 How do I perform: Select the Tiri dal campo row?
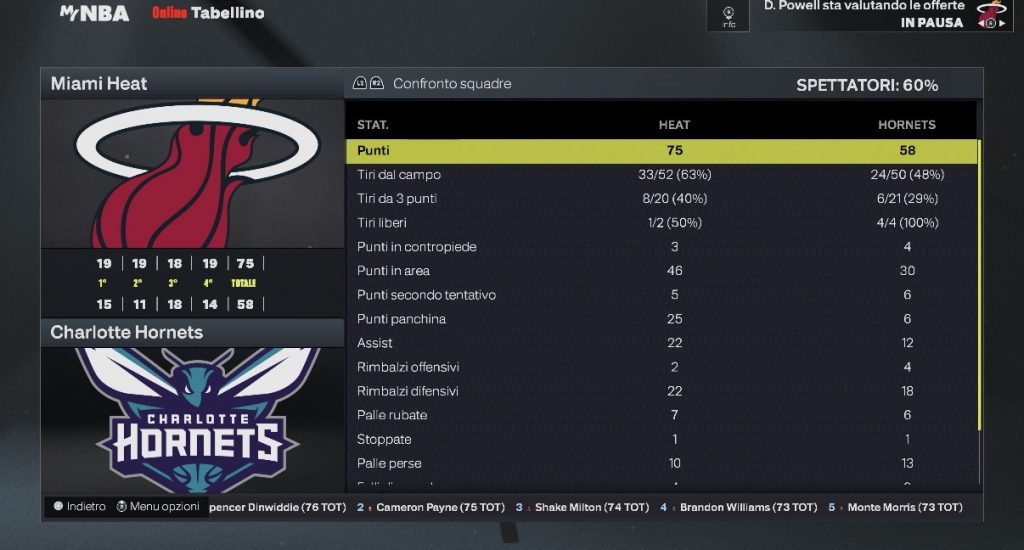pyautogui.click(x=660, y=175)
